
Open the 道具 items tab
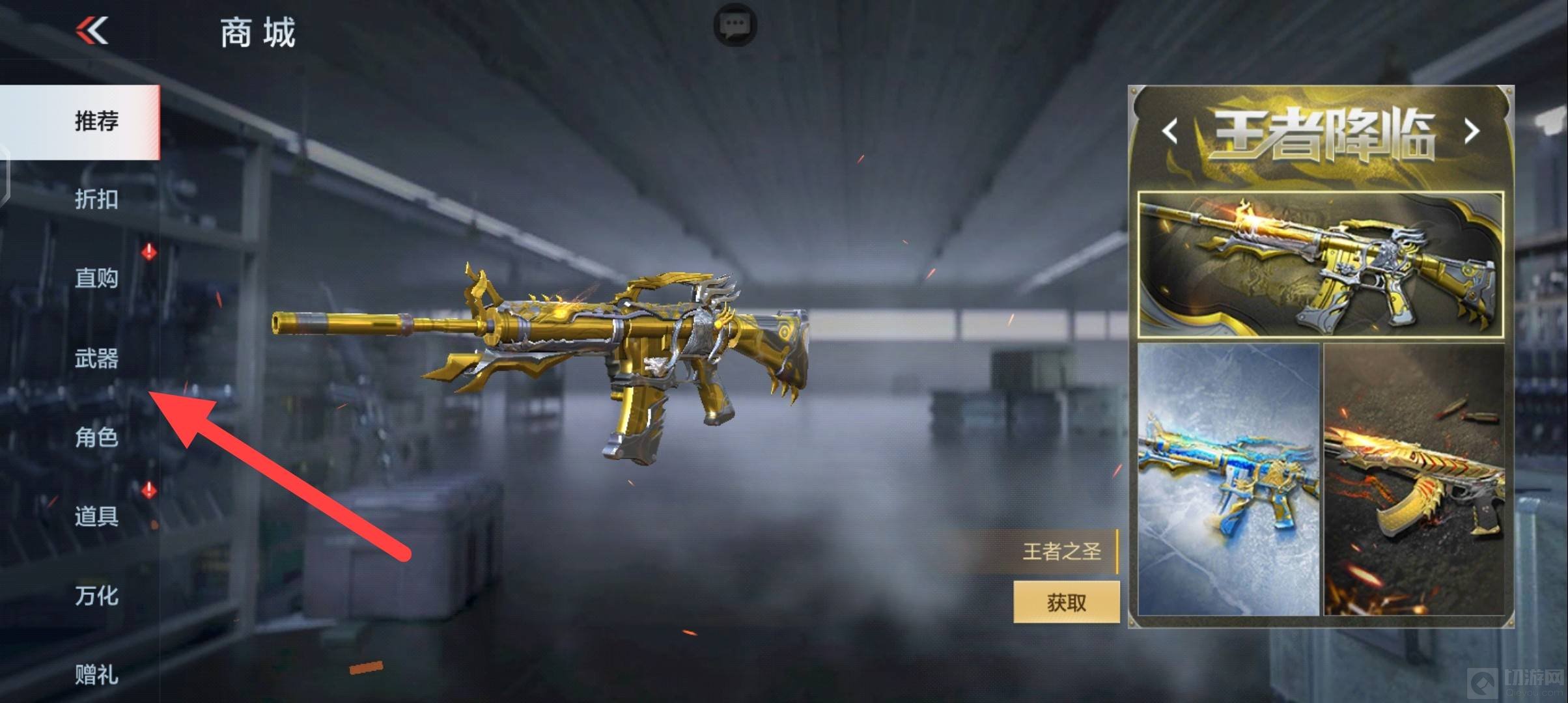click(96, 517)
